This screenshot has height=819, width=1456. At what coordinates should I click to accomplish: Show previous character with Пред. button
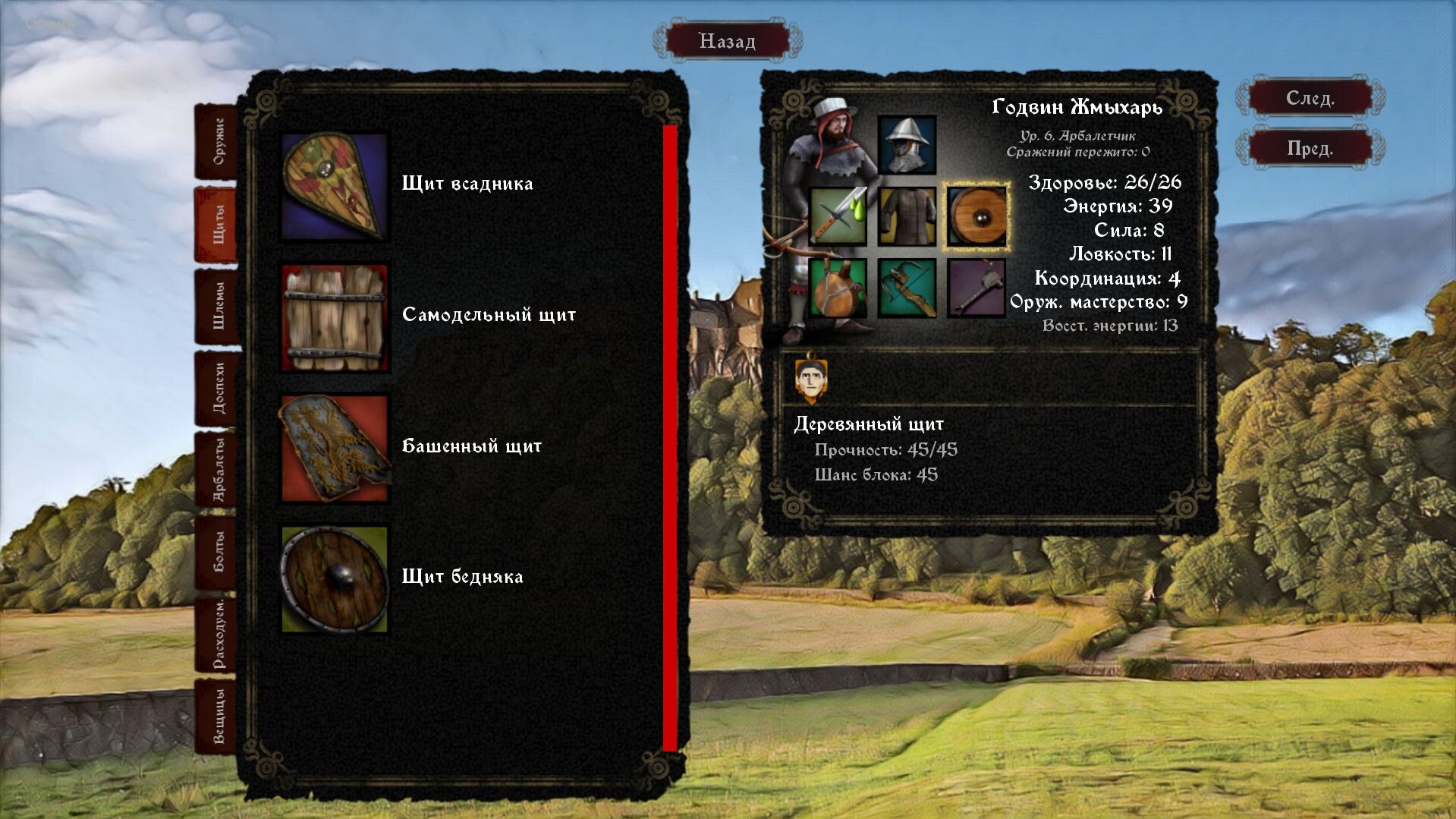[x=1310, y=148]
